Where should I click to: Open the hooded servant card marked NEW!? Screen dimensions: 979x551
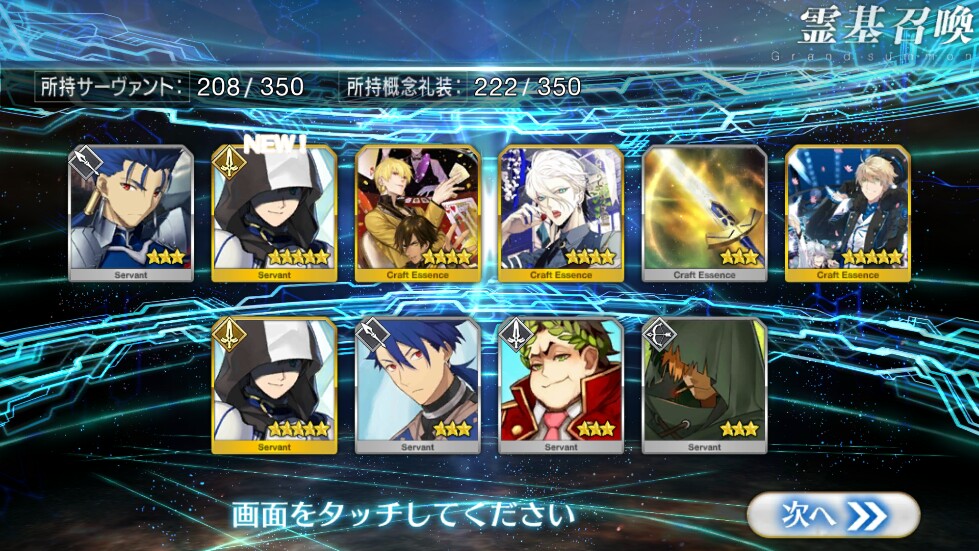(x=274, y=213)
